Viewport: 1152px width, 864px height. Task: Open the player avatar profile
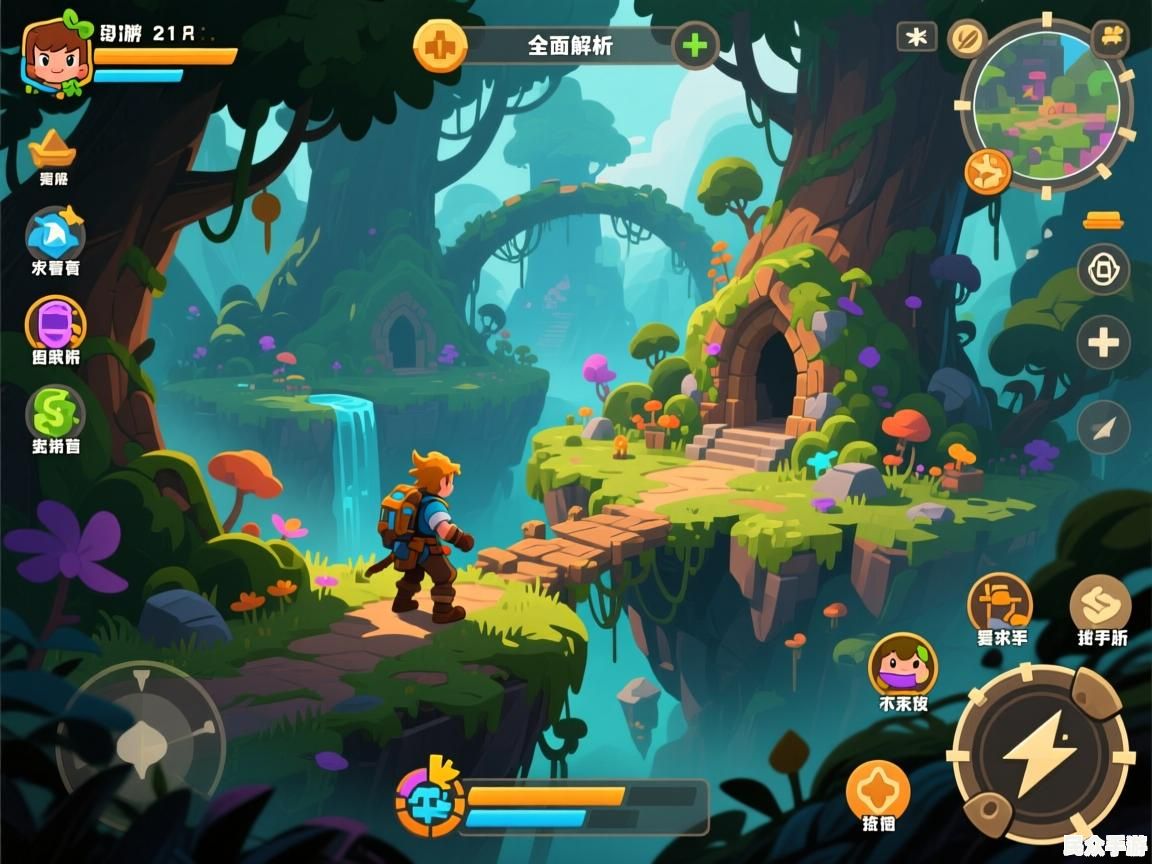coord(56,55)
